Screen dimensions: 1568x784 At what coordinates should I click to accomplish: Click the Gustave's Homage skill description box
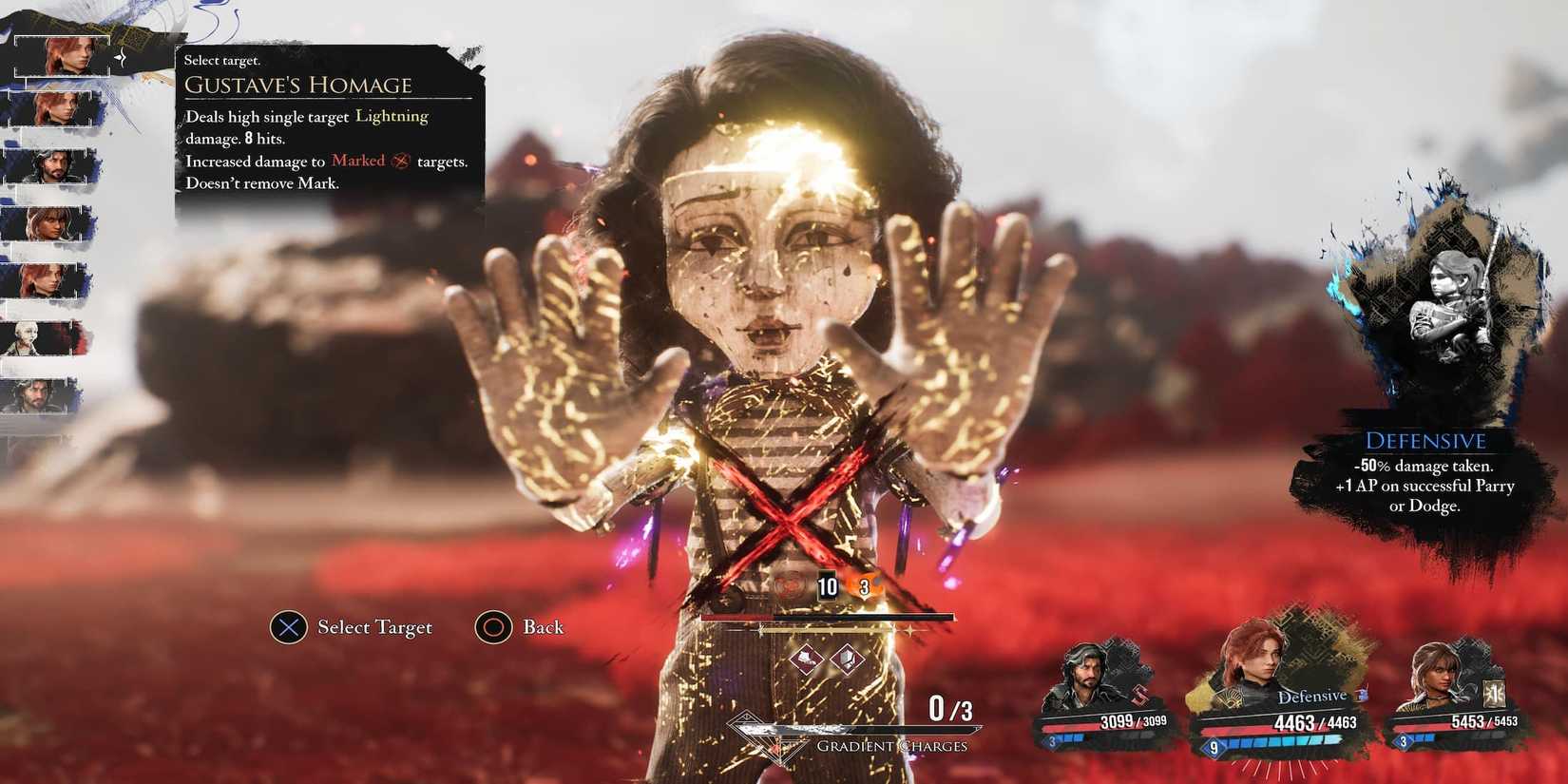[328, 124]
